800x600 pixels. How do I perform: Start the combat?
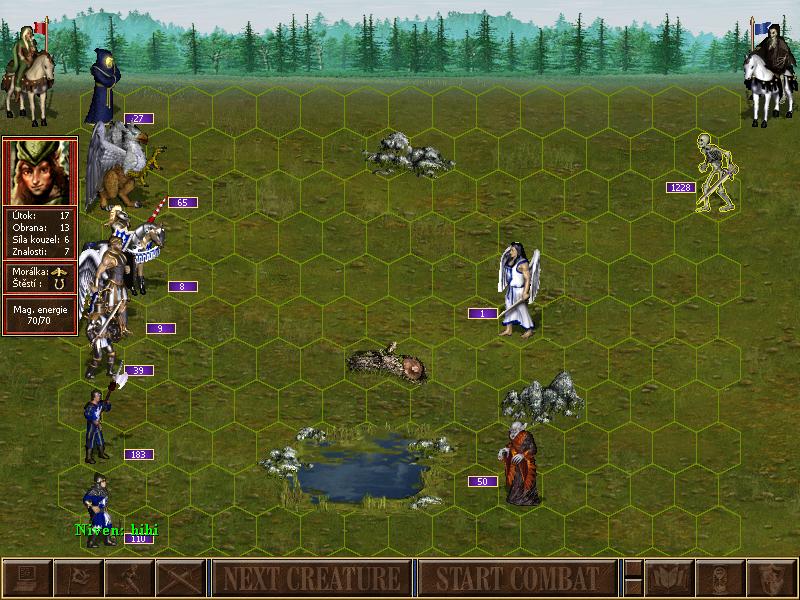tap(517, 578)
